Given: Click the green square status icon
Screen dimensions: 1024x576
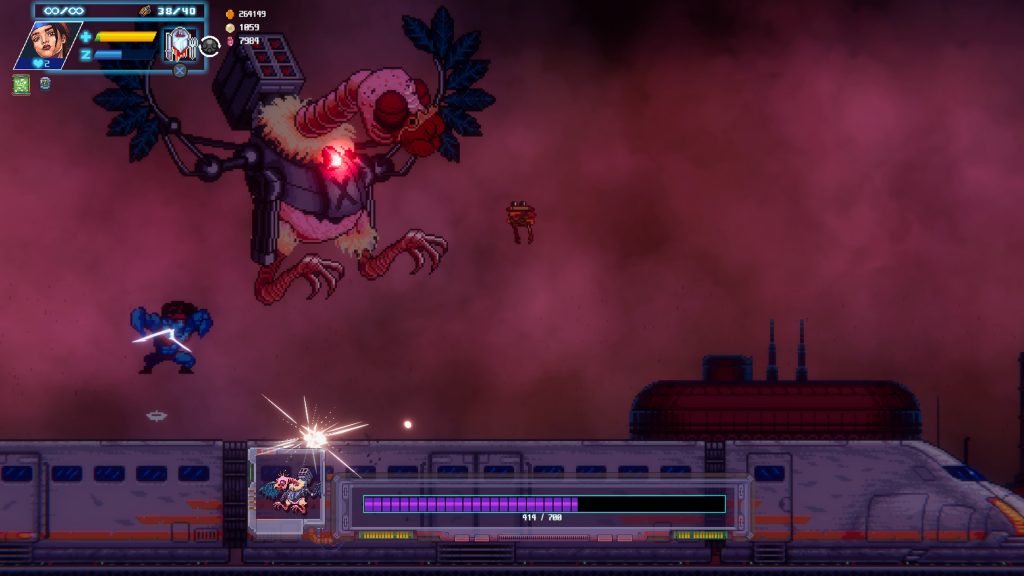Looking at the screenshot, I should click(21, 85).
